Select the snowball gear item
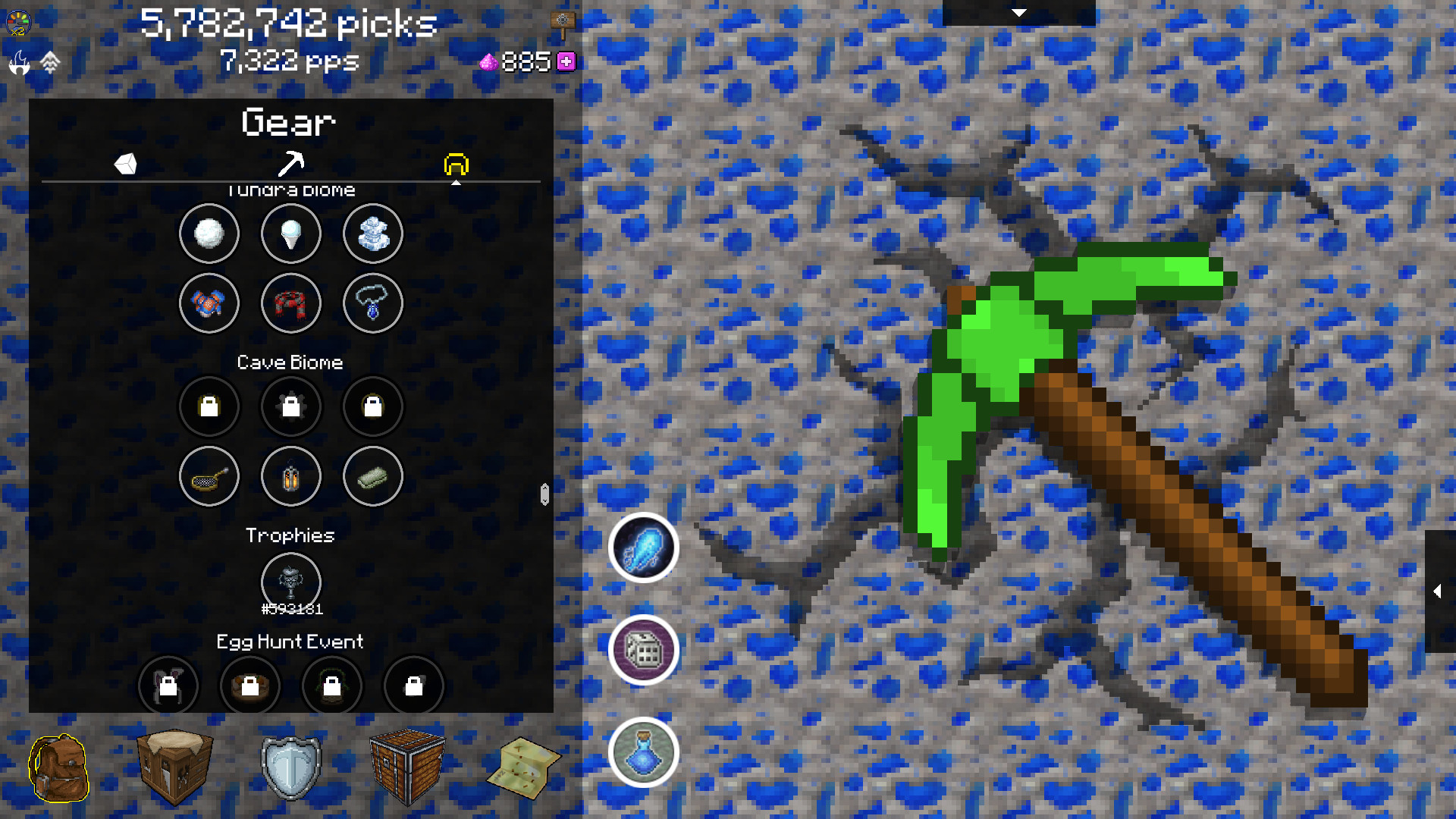The image size is (1456, 819). [x=209, y=234]
